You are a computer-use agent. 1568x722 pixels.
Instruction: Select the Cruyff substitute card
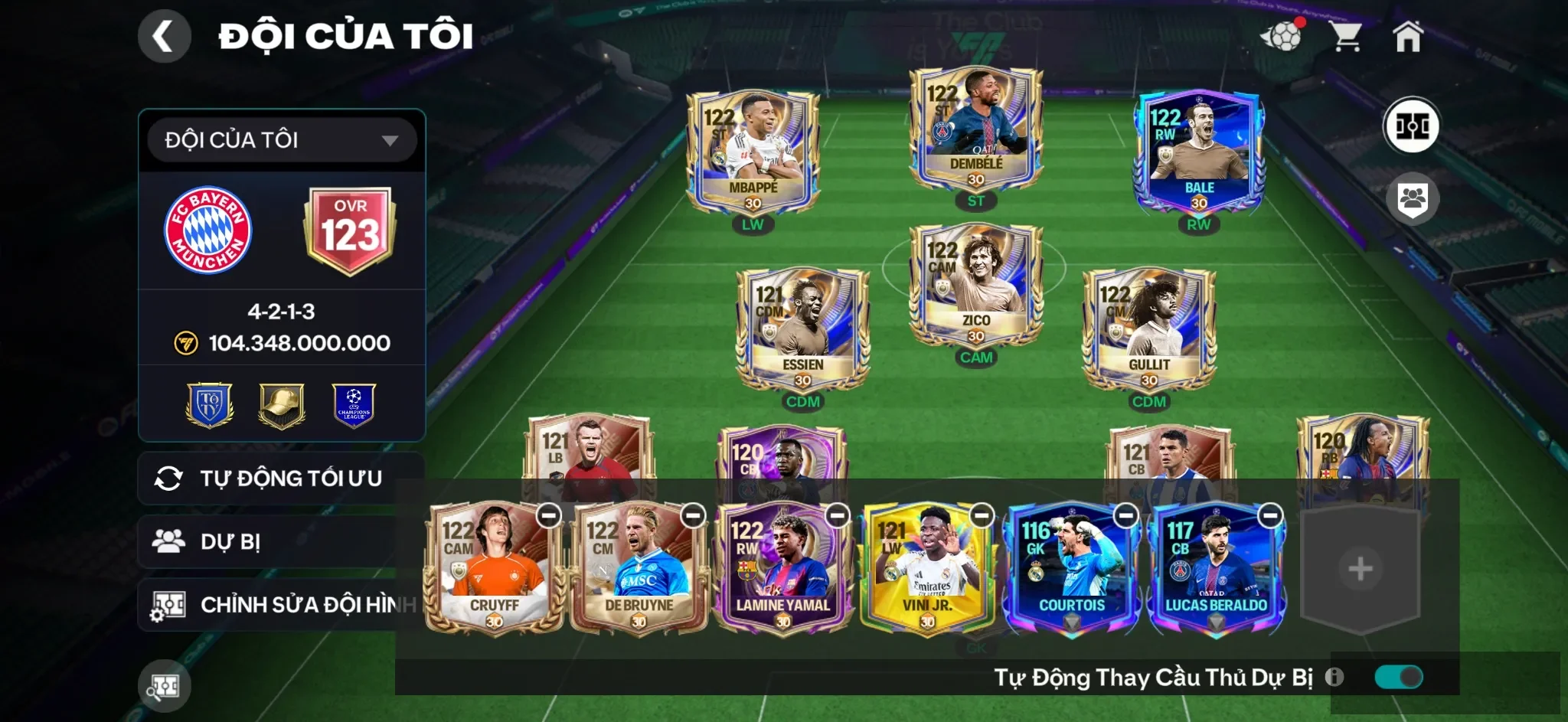[x=493, y=568]
